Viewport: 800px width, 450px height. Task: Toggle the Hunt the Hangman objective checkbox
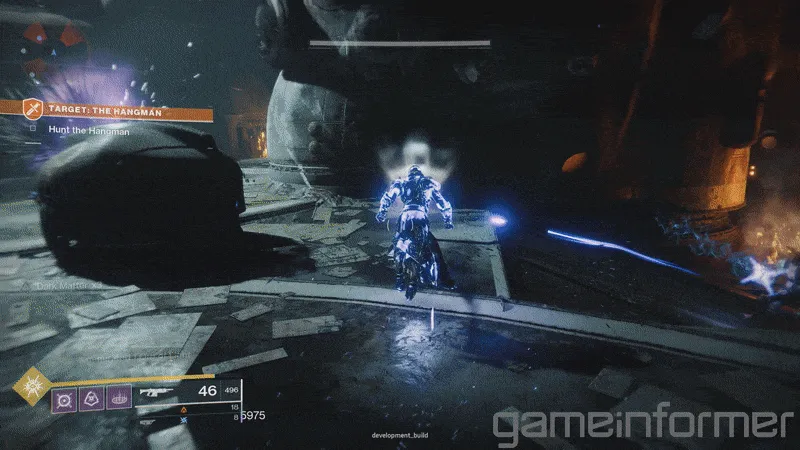[33, 129]
